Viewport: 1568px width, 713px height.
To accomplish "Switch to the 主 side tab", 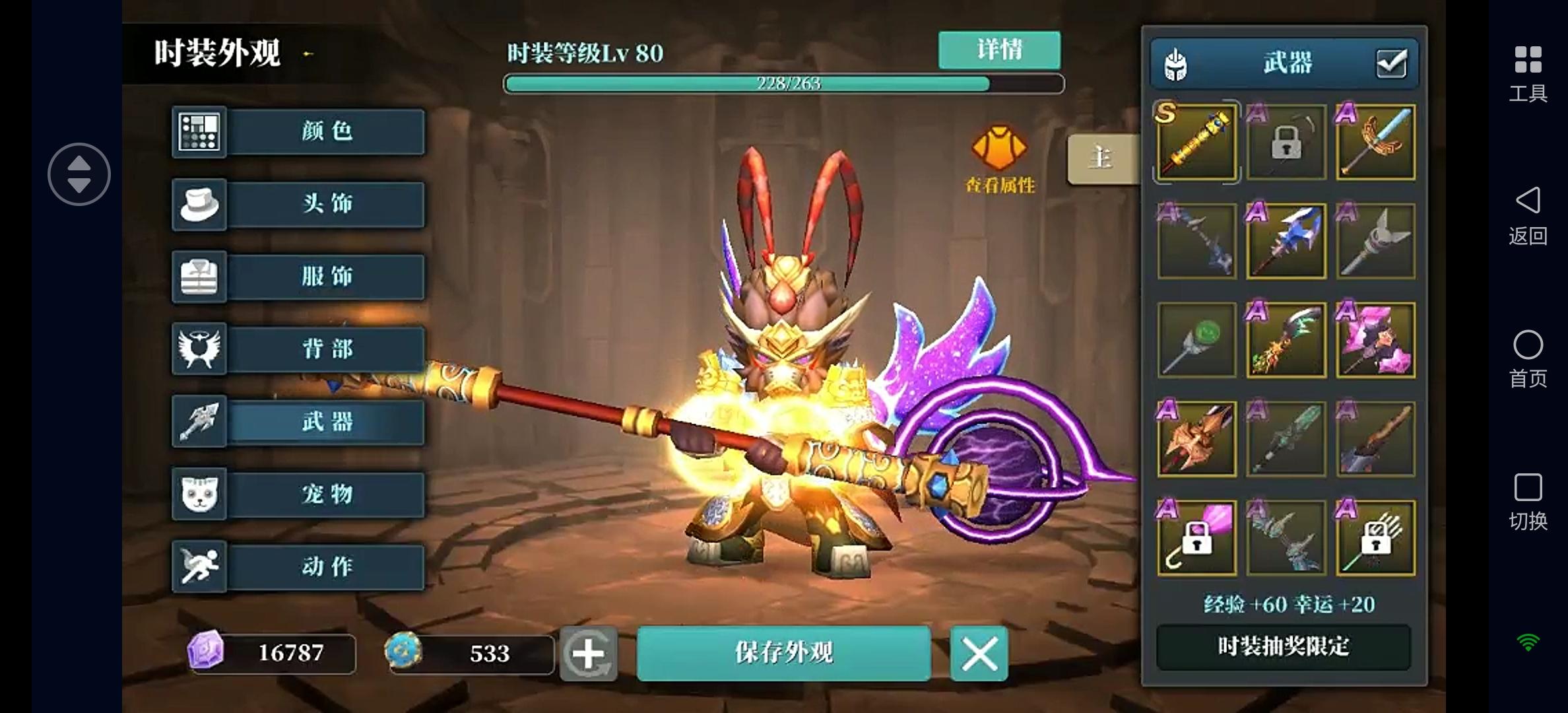I will [1101, 157].
